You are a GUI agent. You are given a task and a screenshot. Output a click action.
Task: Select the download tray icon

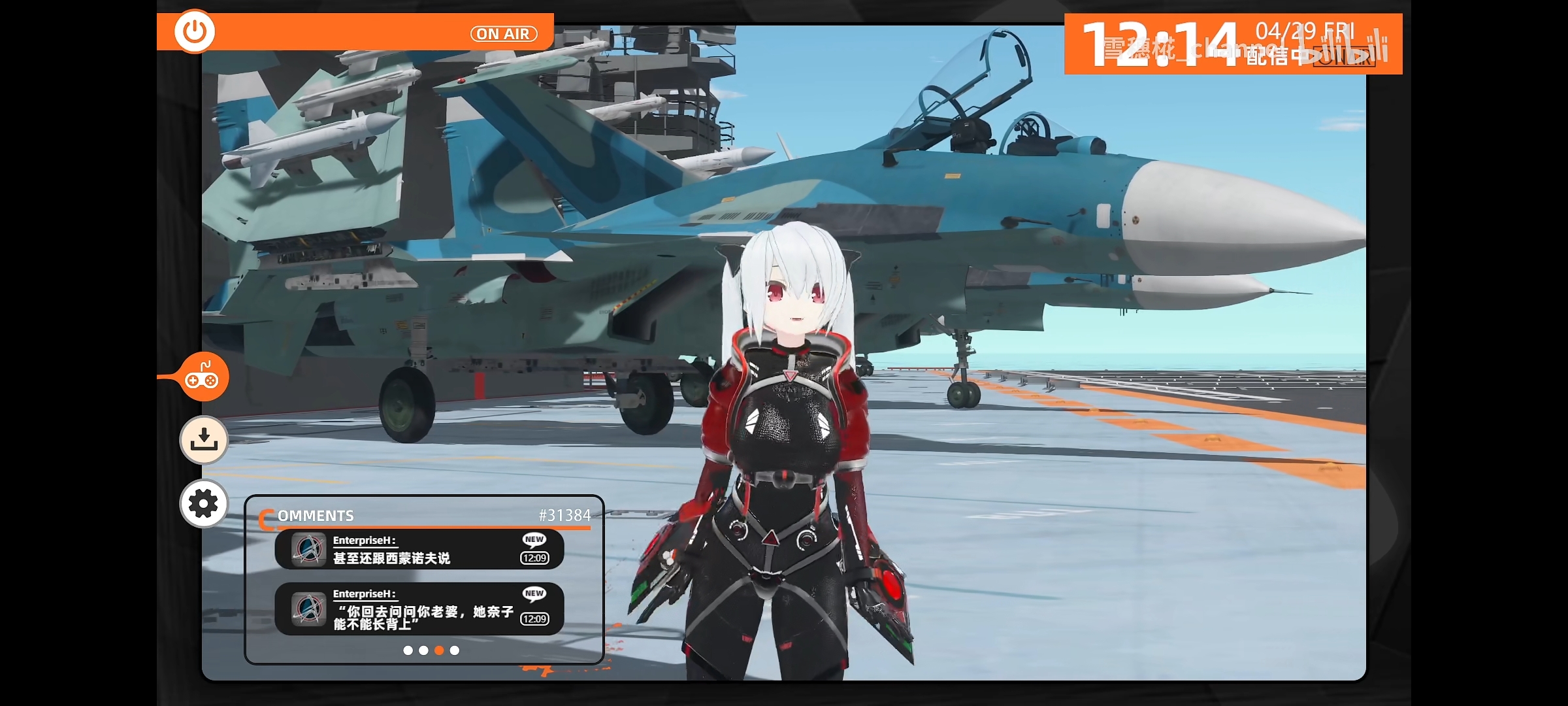coord(204,439)
